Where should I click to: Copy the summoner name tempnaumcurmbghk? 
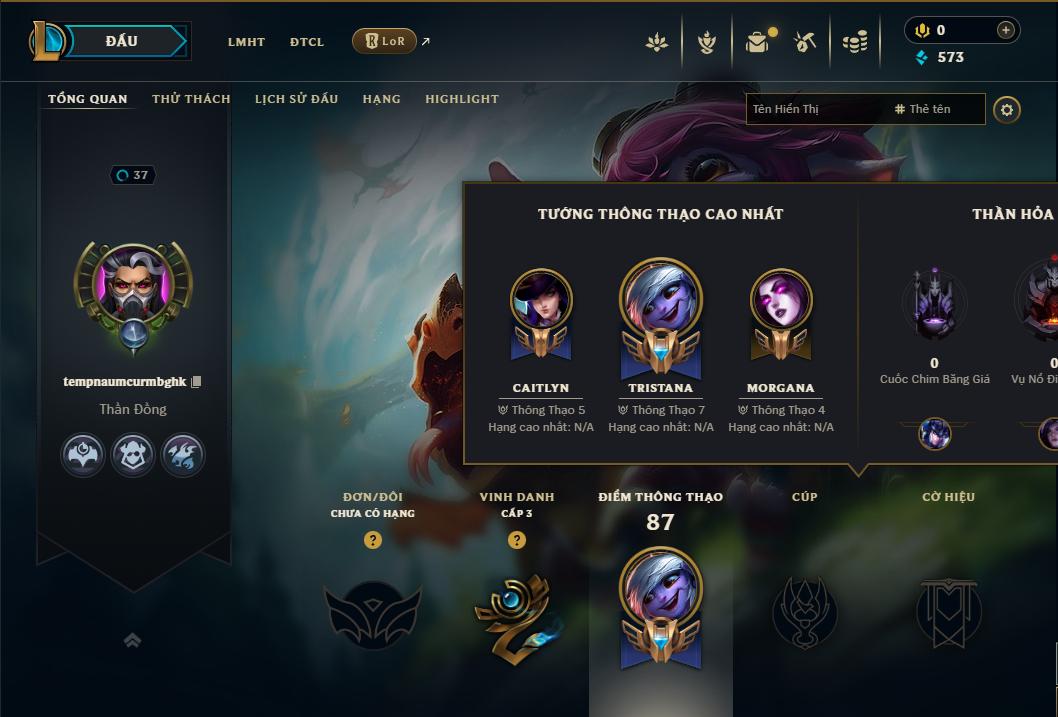[197, 382]
